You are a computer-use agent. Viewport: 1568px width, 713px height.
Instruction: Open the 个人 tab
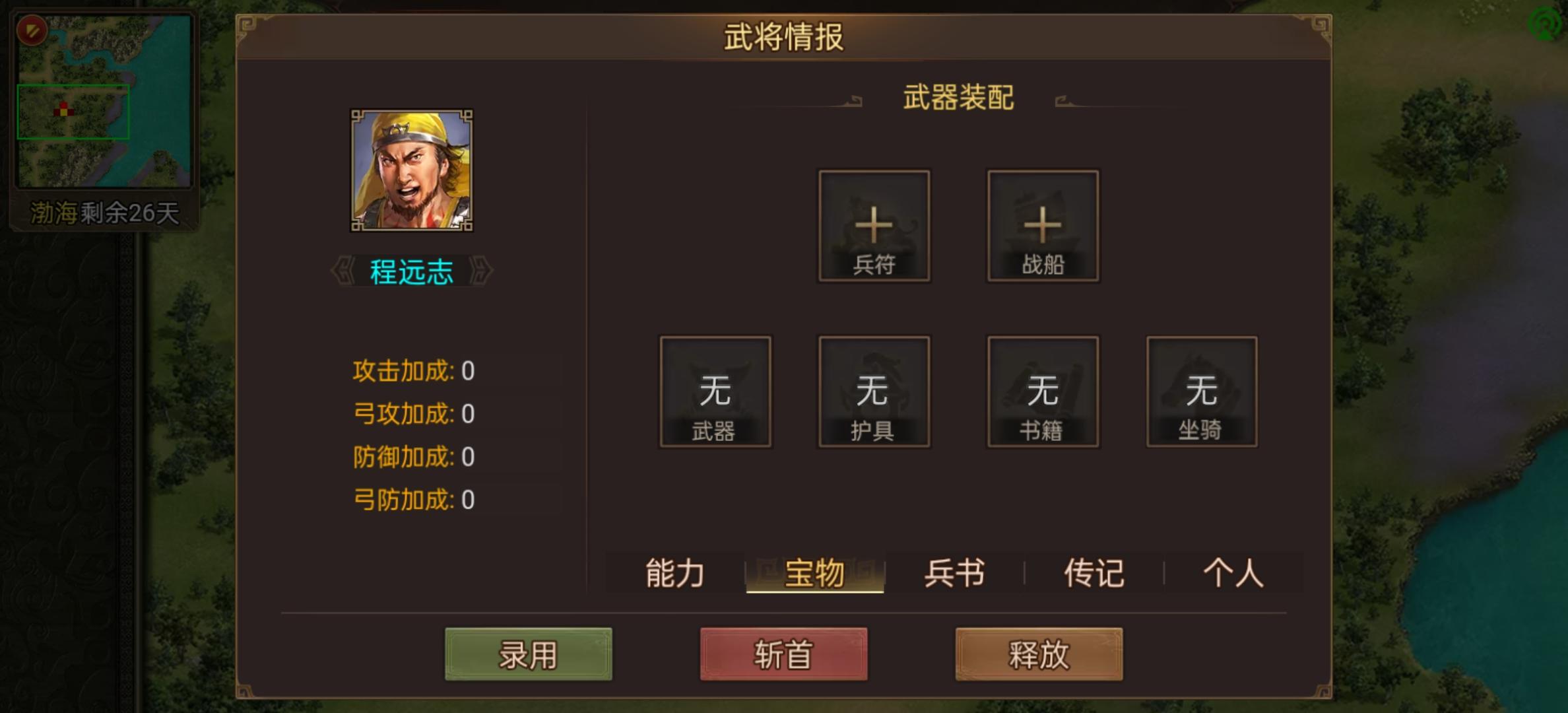point(1235,573)
